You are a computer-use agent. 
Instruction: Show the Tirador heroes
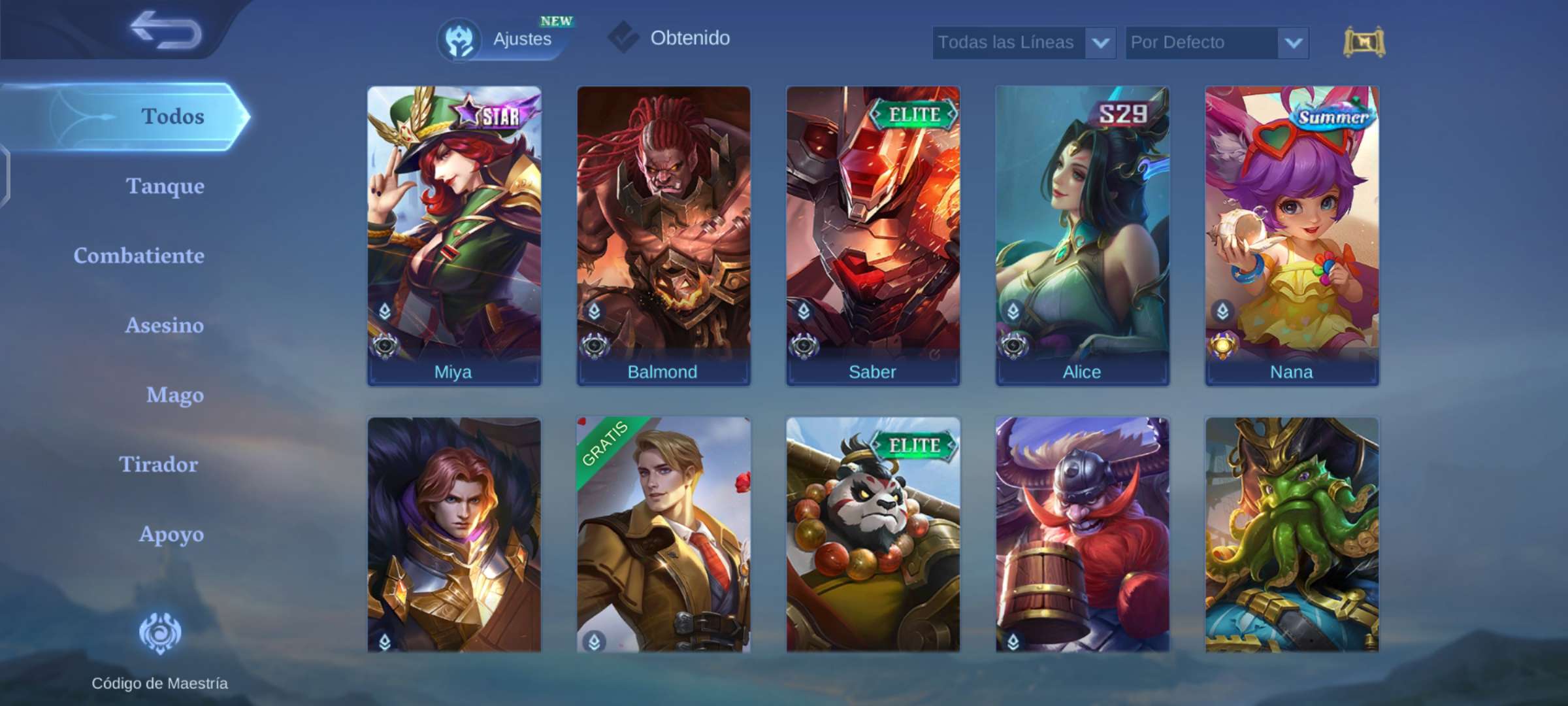coord(158,465)
